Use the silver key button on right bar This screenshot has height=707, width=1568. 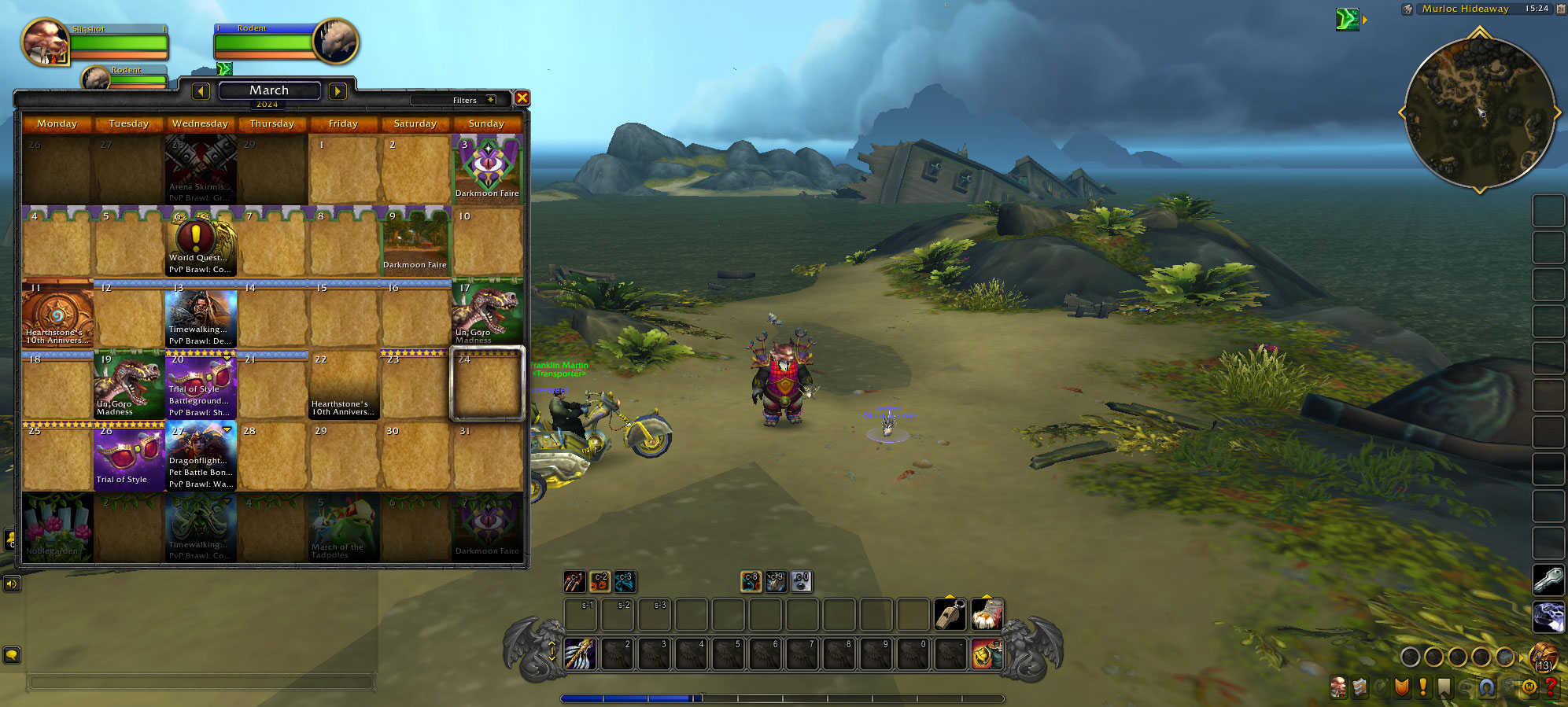(1548, 580)
